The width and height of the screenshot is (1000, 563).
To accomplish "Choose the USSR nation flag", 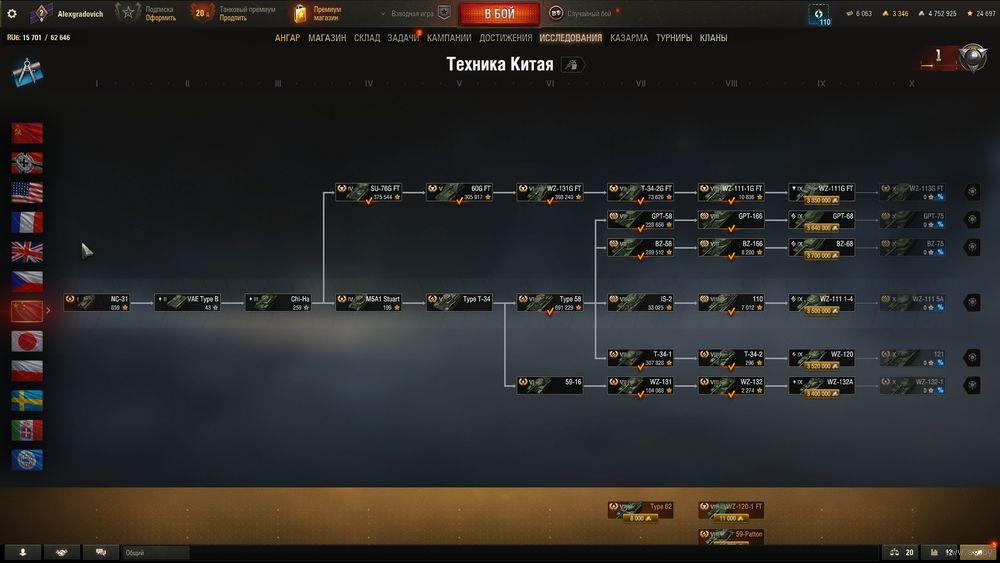I will (x=27, y=133).
